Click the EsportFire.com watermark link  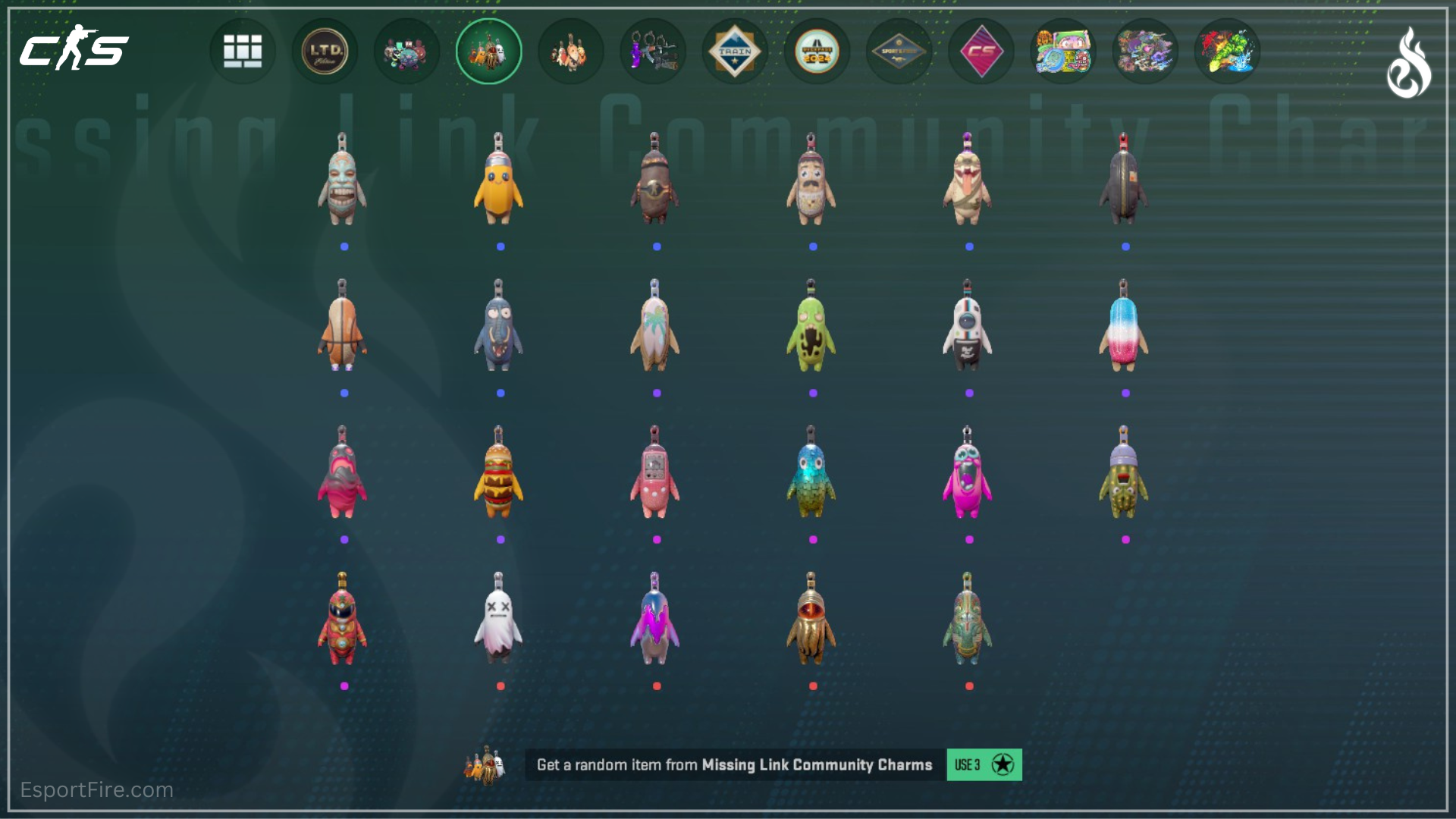tap(96, 790)
